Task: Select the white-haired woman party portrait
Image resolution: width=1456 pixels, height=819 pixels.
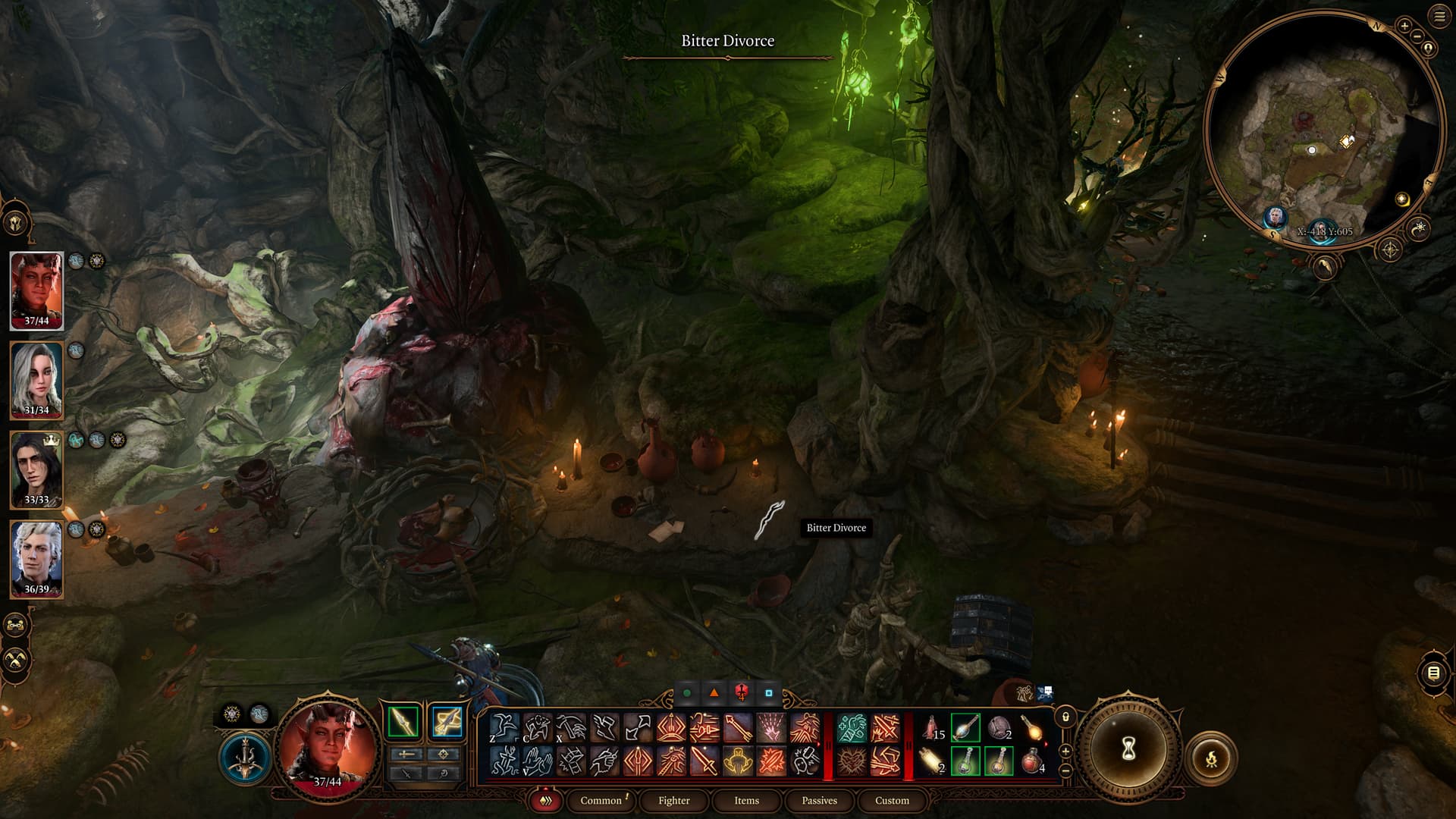Action: pos(36,379)
